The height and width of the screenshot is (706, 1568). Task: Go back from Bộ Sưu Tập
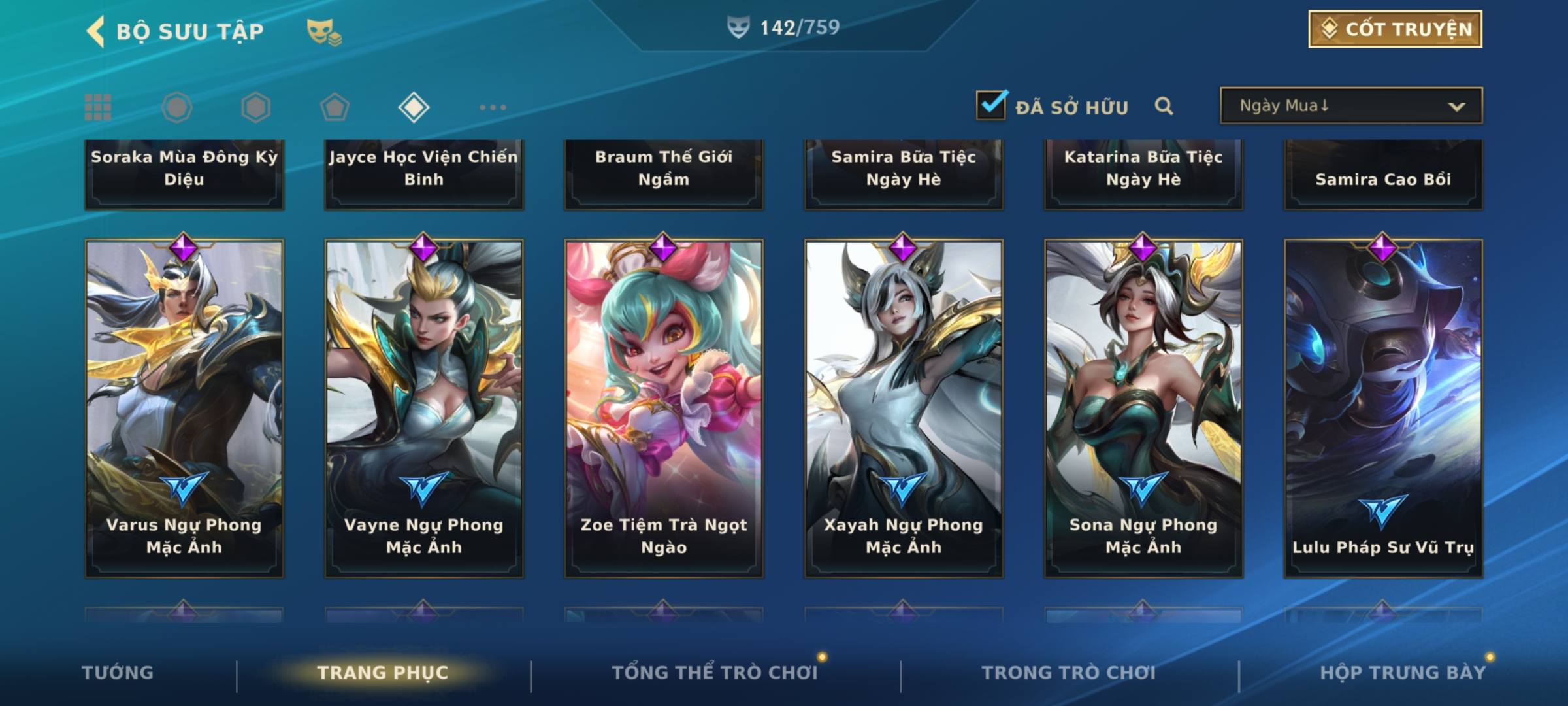click(97, 31)
